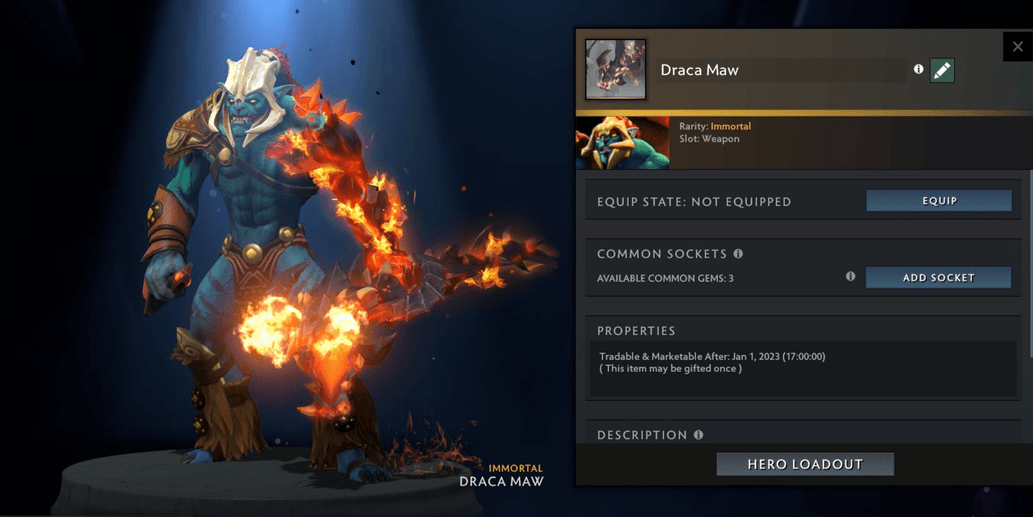1033x517 pixels.
Task: Show the Description info icon
Action: [x=698, y=435]
